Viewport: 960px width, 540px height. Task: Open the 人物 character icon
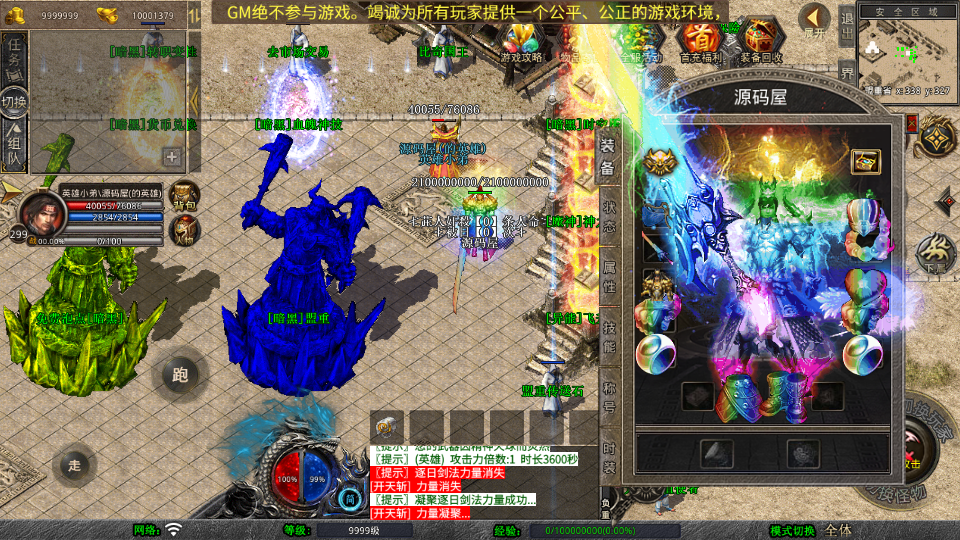[x=184, y=232]
